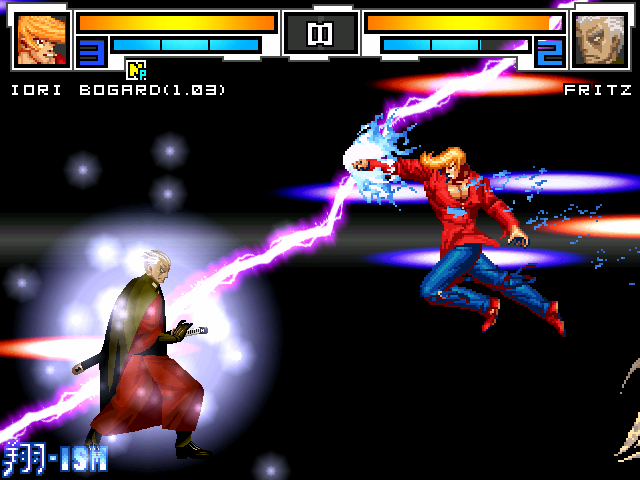
Task: Select the small yellow icon under player one's bar
Action: click(x=136, y=69)
